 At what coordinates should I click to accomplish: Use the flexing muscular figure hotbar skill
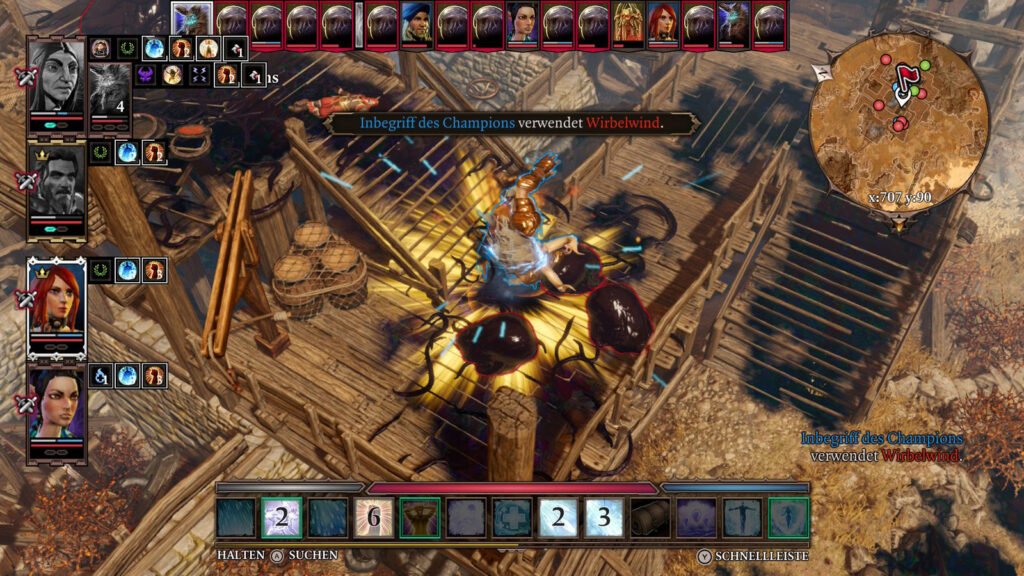[420, 518]
